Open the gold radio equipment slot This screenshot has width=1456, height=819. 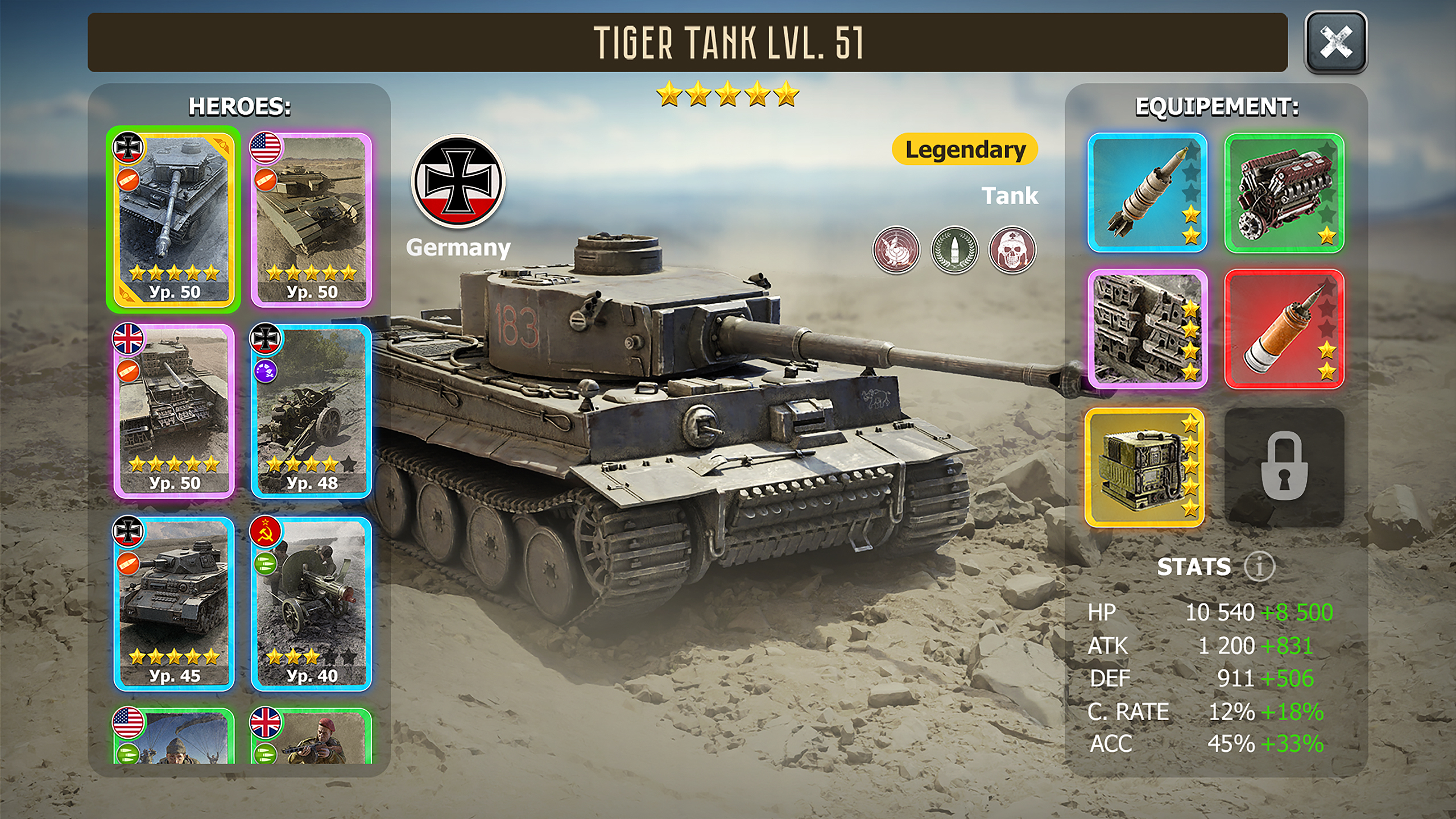[x=1144, y=467]
